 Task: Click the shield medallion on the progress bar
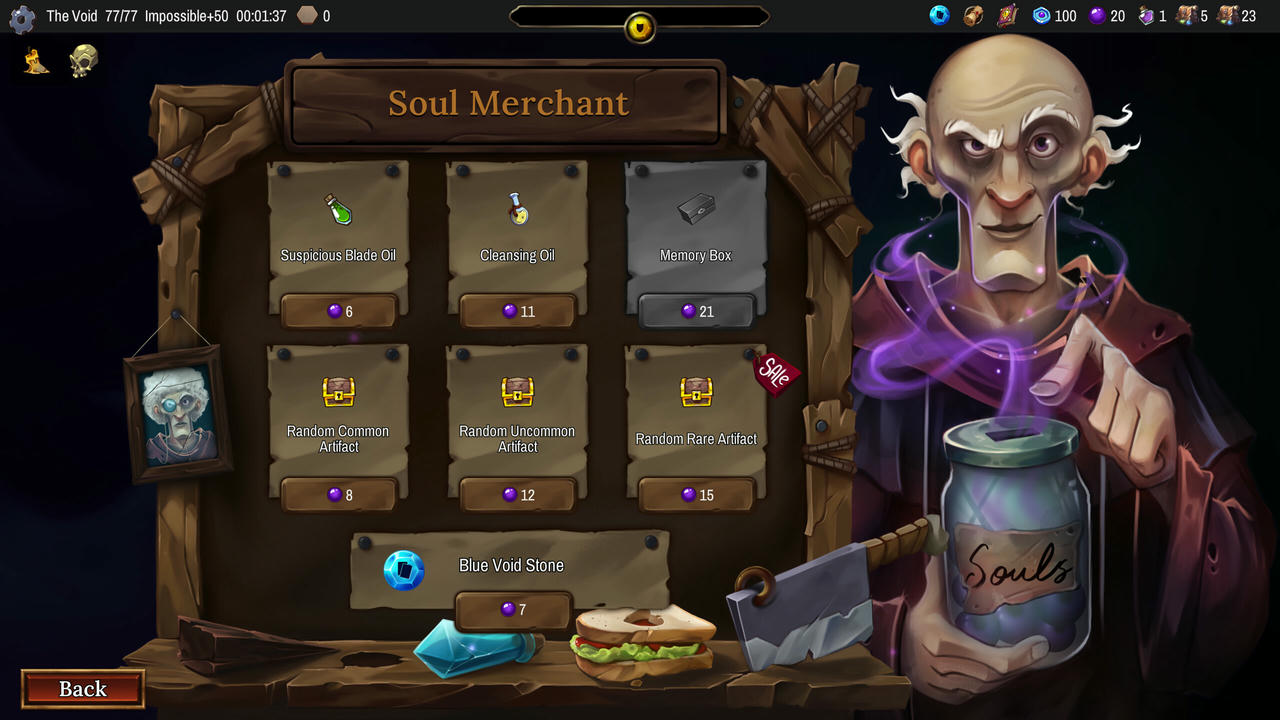[x=639, y=27]
